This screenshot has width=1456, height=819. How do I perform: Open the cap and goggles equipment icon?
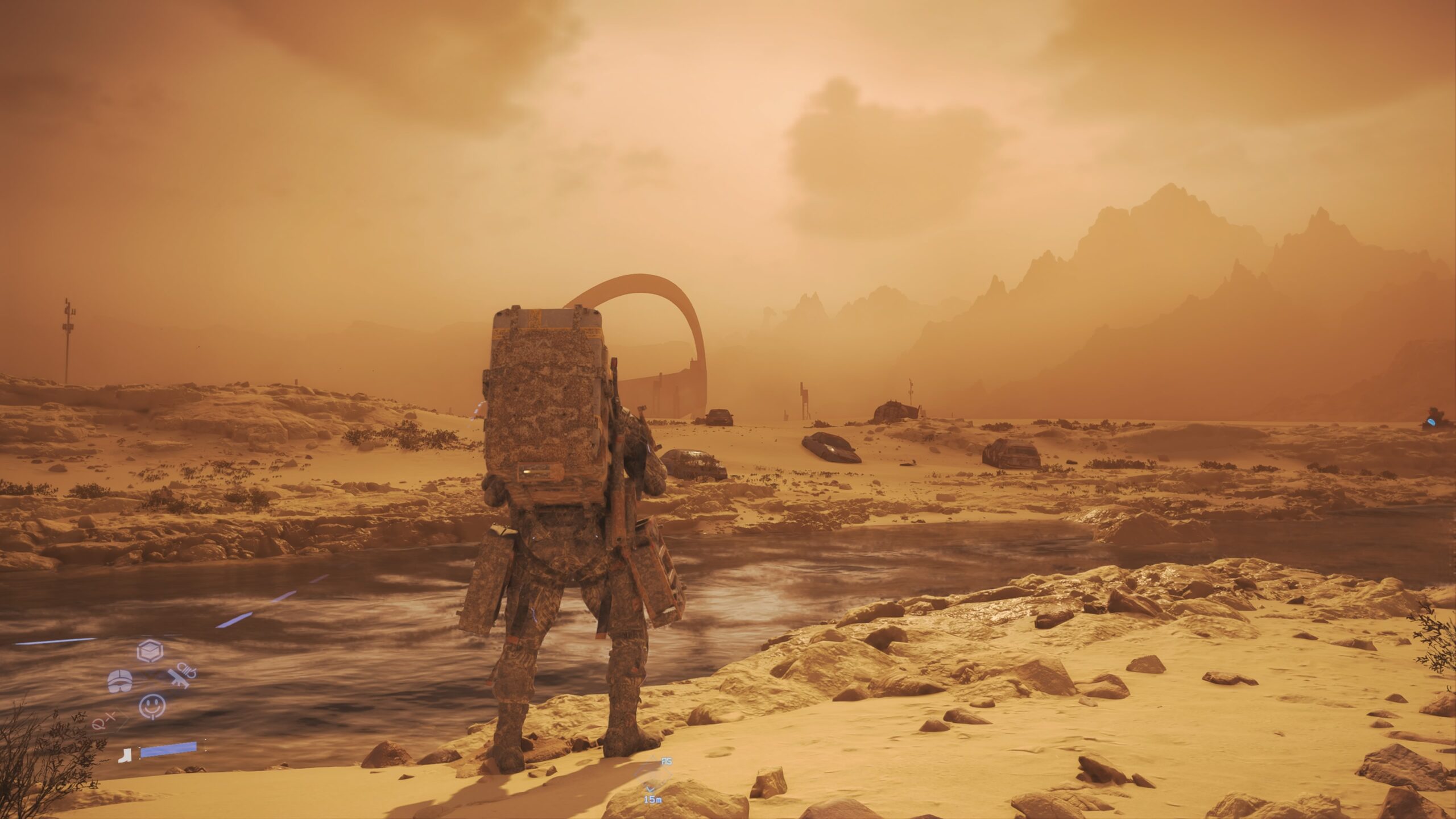pos(120,681)
